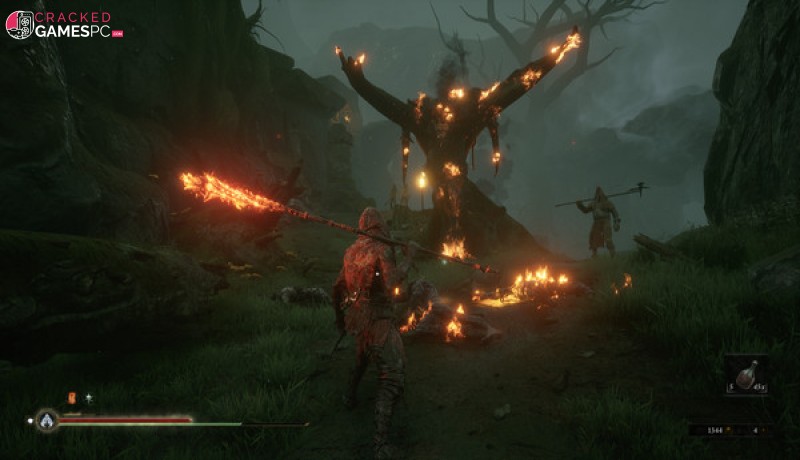Image resolution: width=800 pixels, height=460 pixels.
Task: Click the white star buff icon
Action: pyautogui.click(x=88, y=398)
